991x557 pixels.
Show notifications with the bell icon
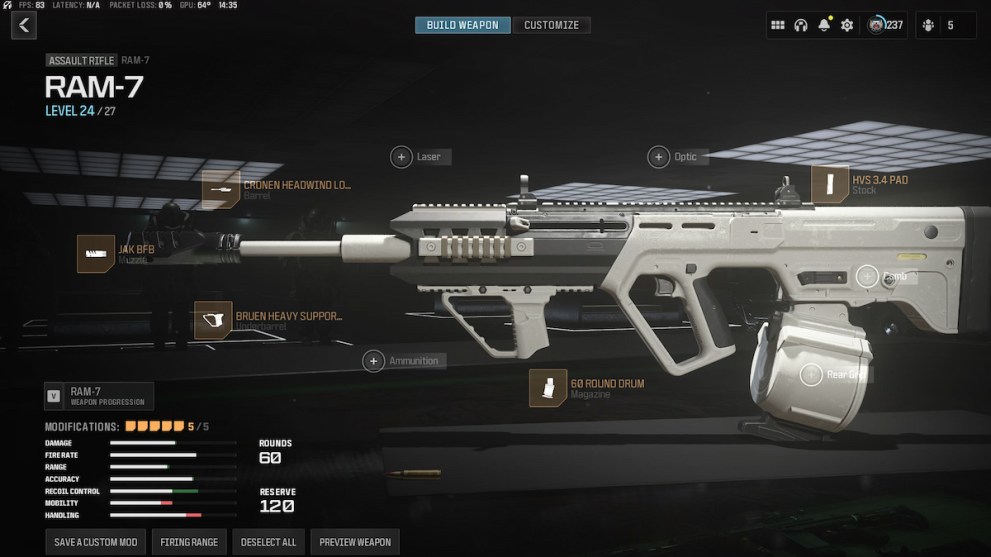824,26
